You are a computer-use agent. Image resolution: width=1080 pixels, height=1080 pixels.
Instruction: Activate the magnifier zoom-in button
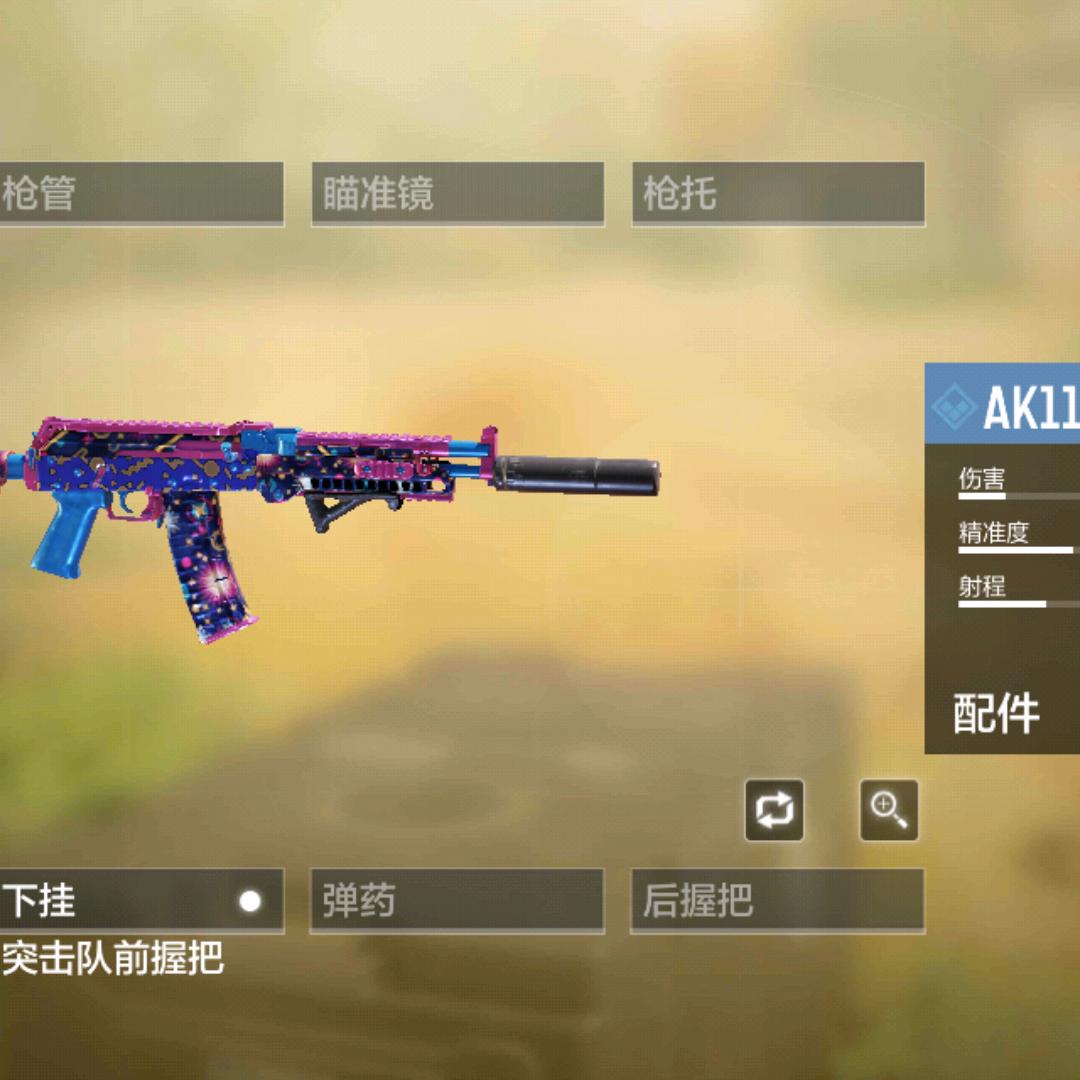[889, 810]
